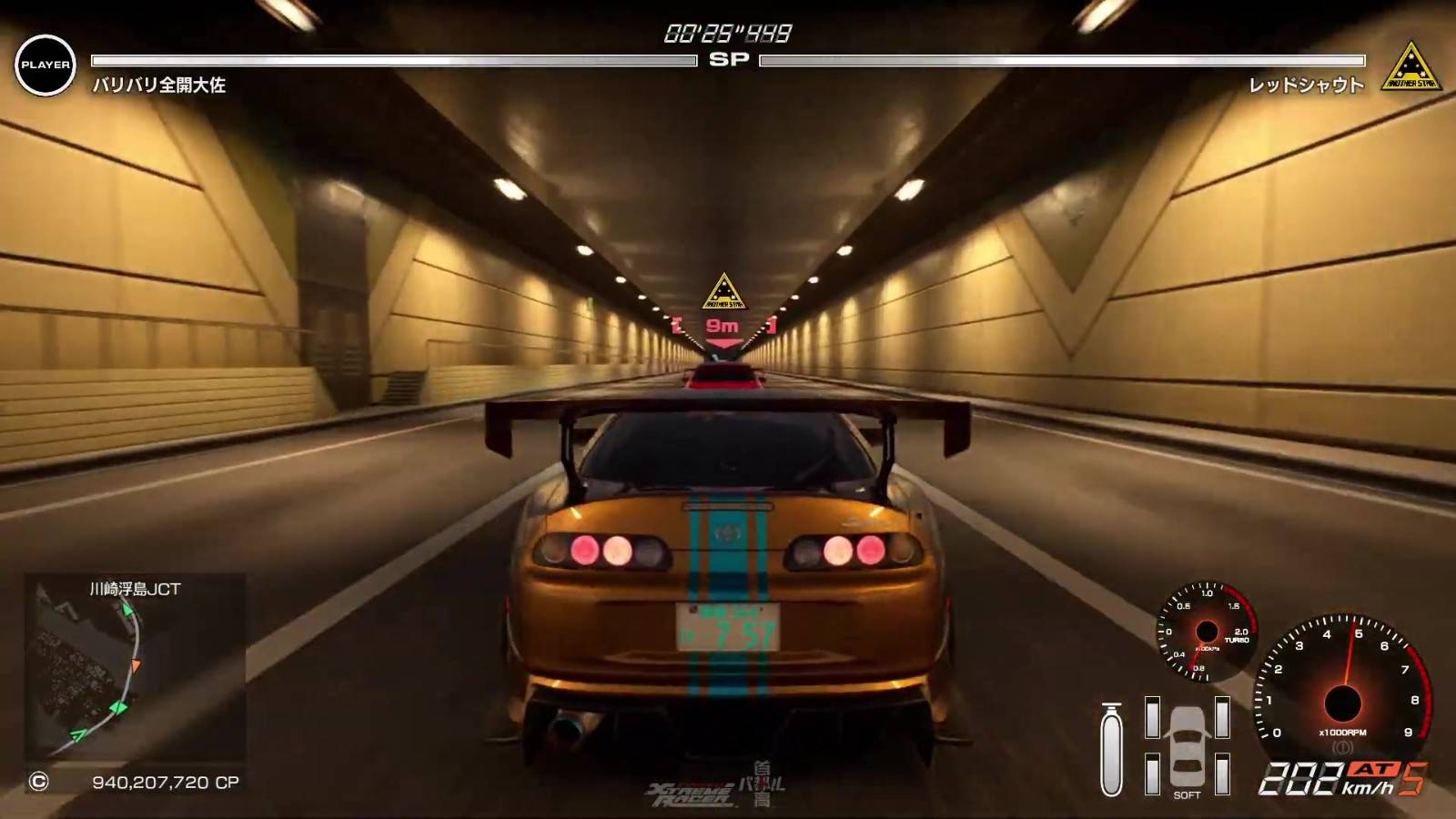Viewport: 1456px width, 819px height.
Task: Select the PLAYER badge icon
Action: pyautogui.click(x=45, y=65)
